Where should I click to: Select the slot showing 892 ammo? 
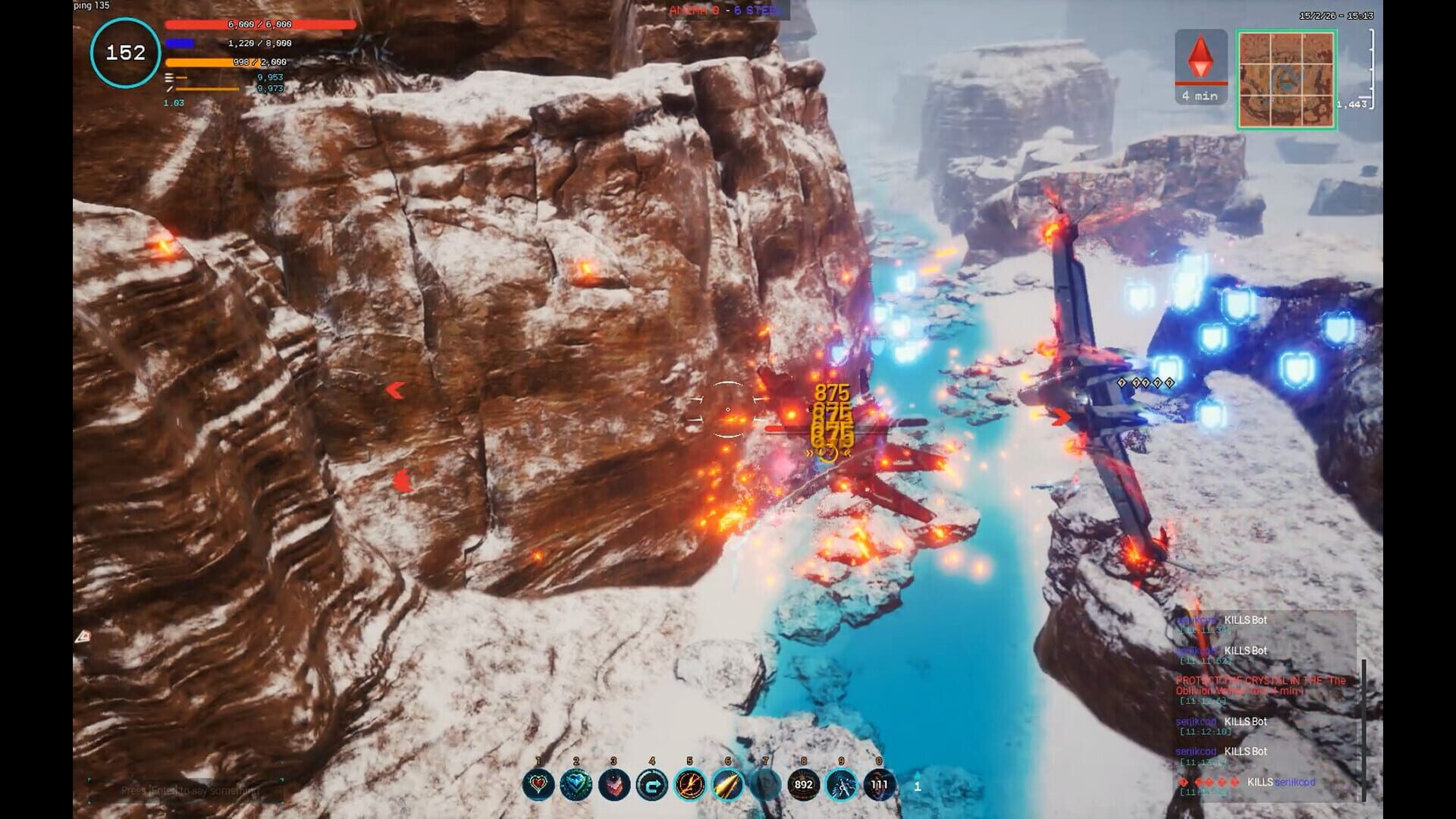804,785
